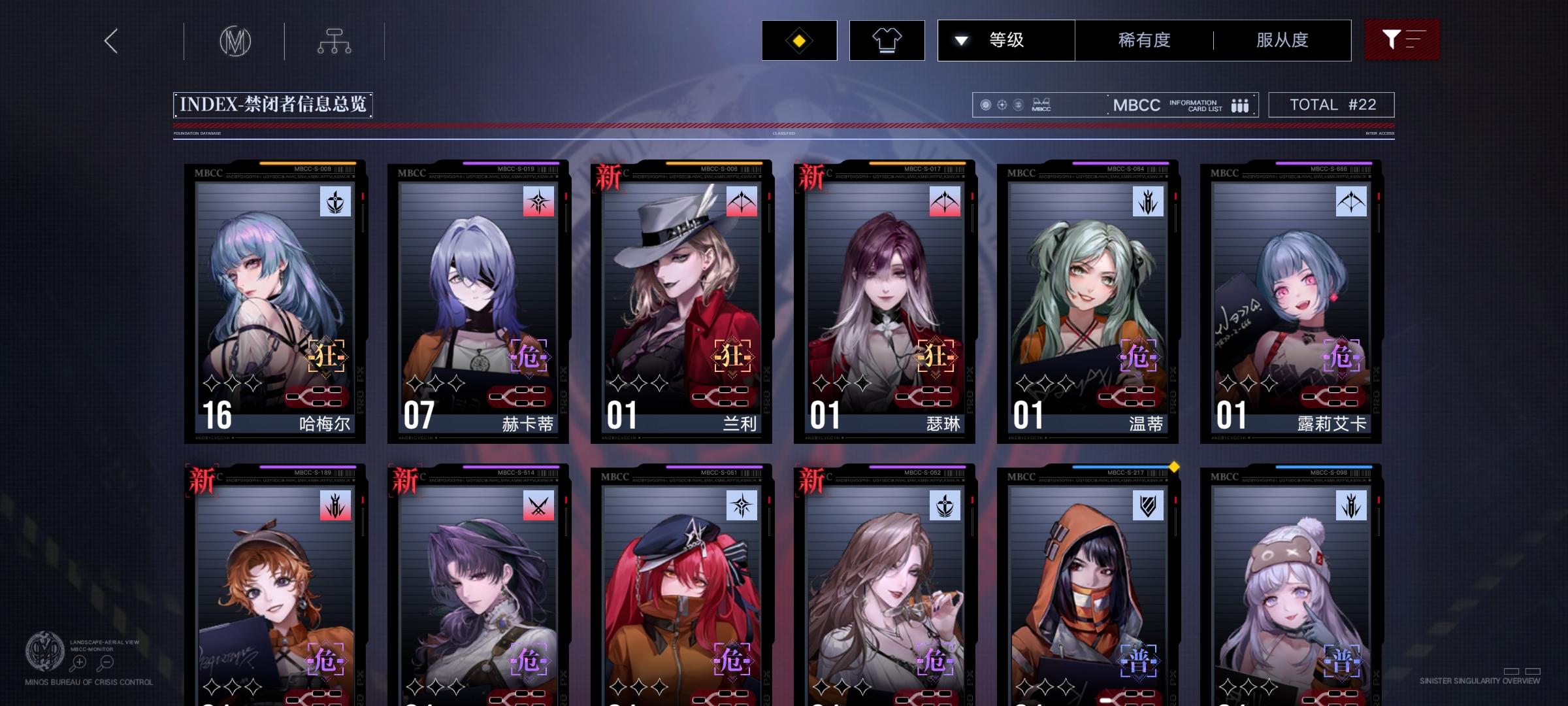Screen dimensions: 1568x706
Task: Toggle the yellow diamond display button in the toolbar
Action: click(798, 40)
